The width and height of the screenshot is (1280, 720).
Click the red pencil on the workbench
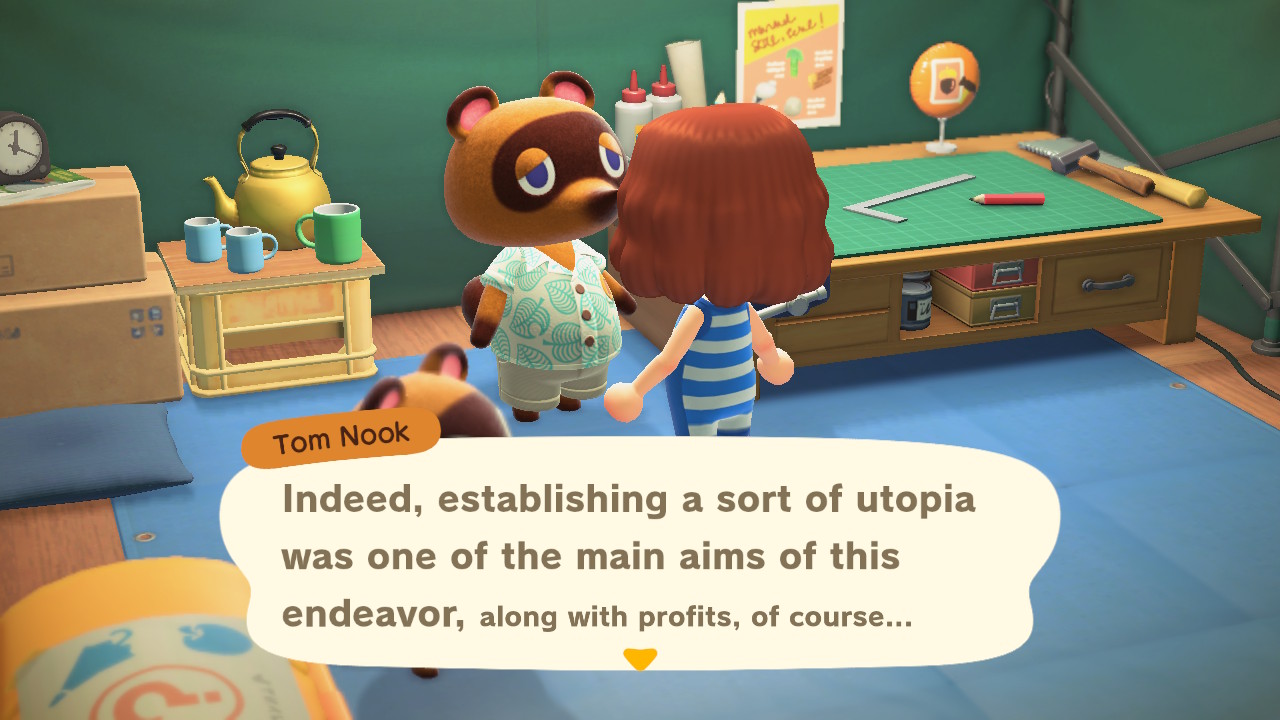pyautogui.click(x=1008, y=198)
